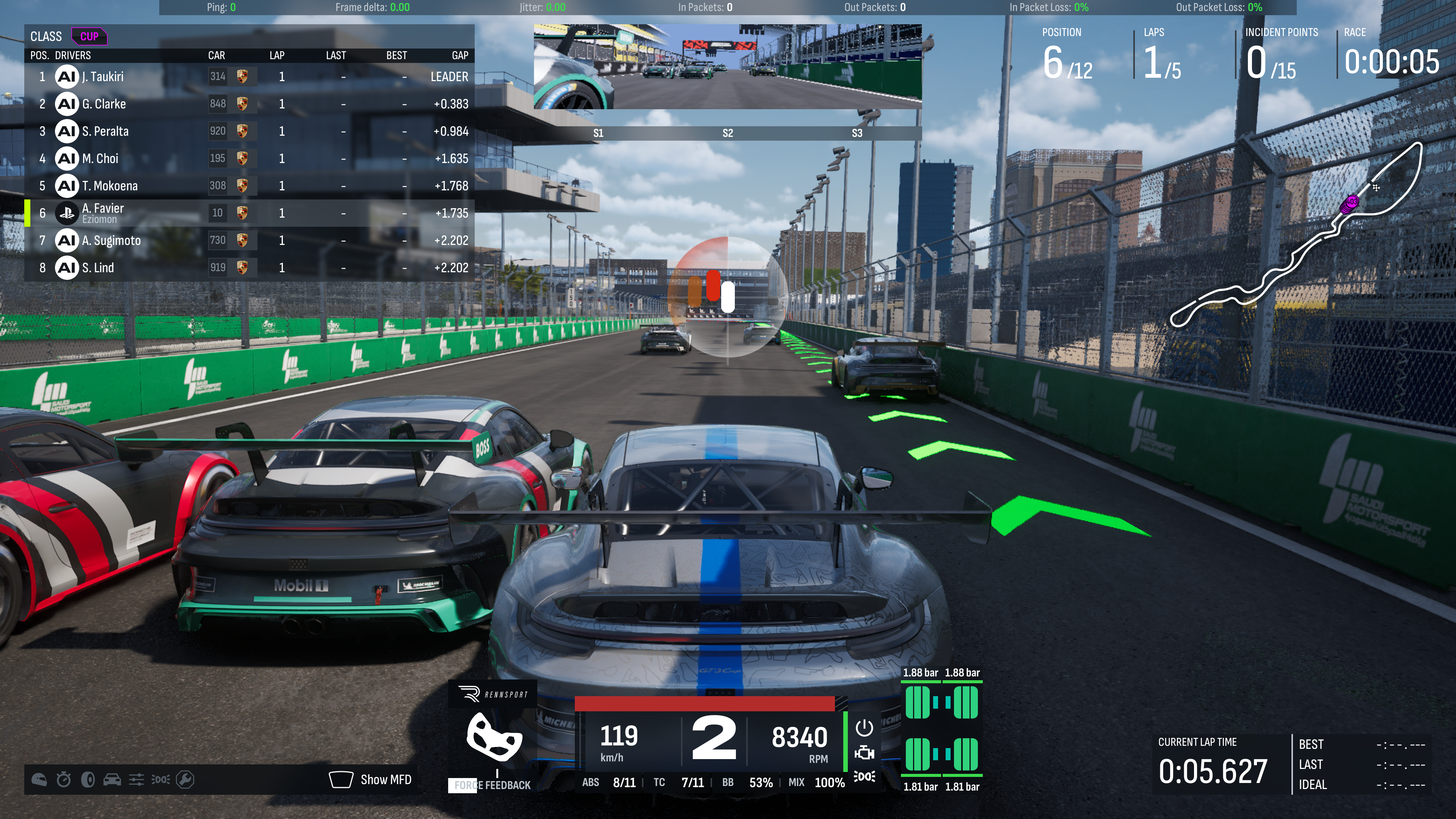Select G. Clarke's leaderboard row
The image size is (1456, 819).
pyautogui.click(x=249, y=104)
